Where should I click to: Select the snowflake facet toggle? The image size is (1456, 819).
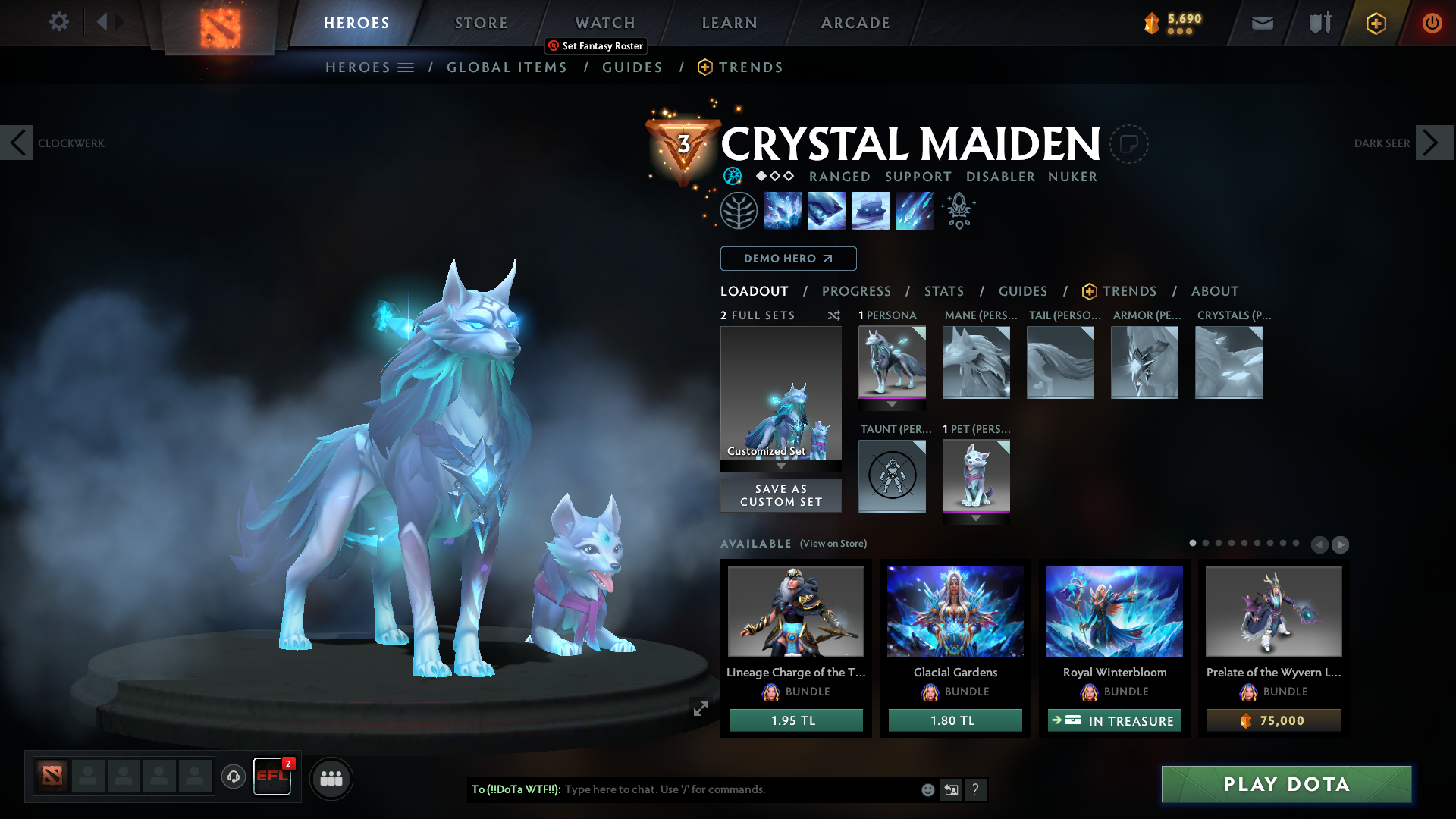pyautogui.click(x=732, y=176)
